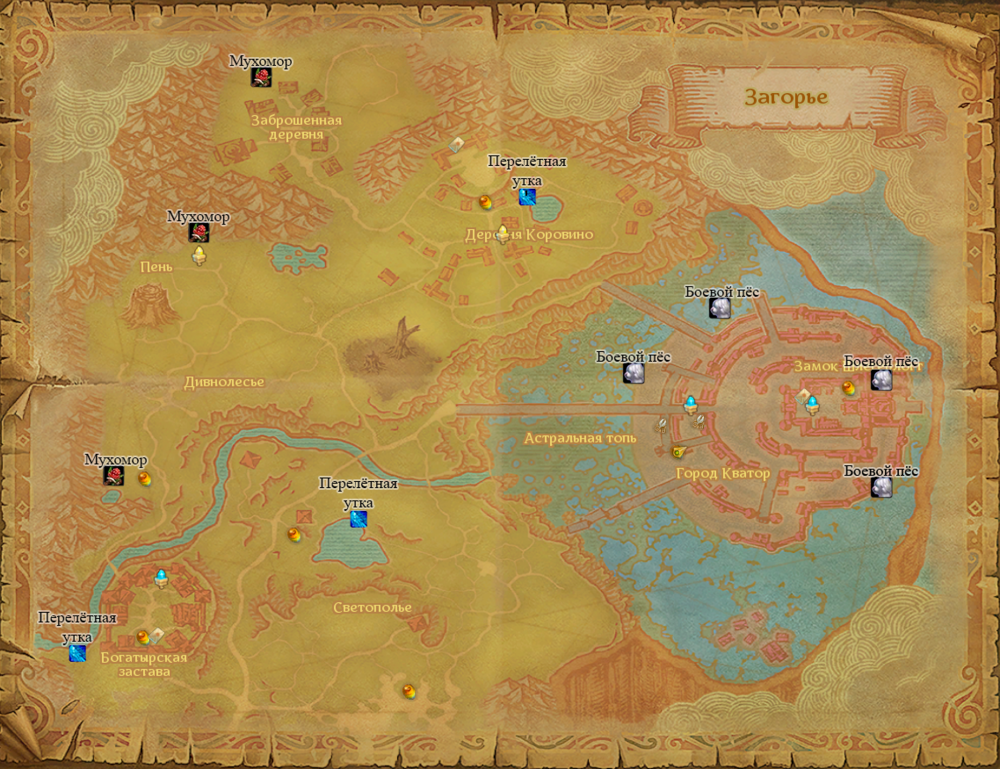Click the Мухомор marker near Пень
Viewport: 1000px width, 769px height.
pos(199,233)
